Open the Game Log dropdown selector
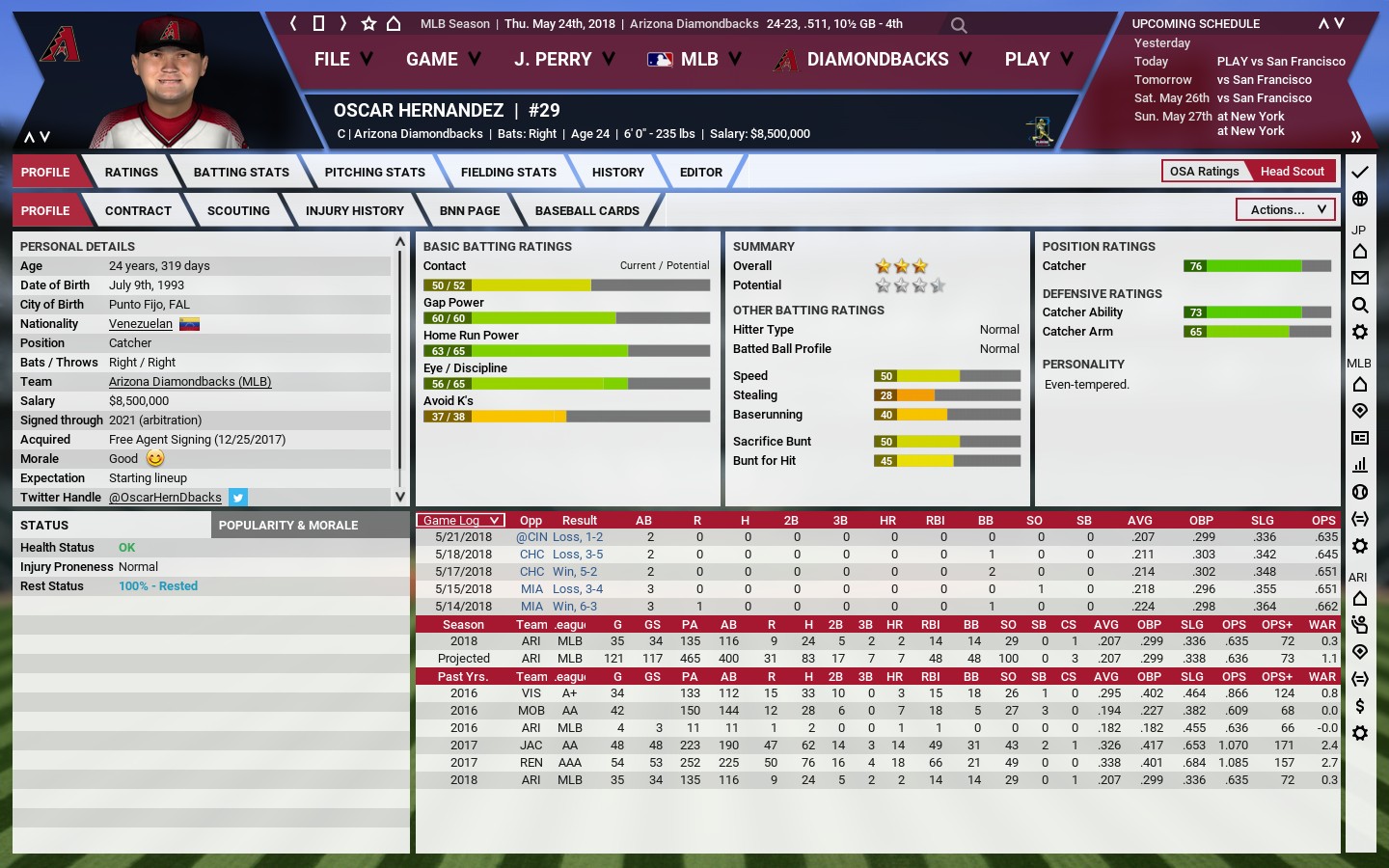 coord(461,521)
